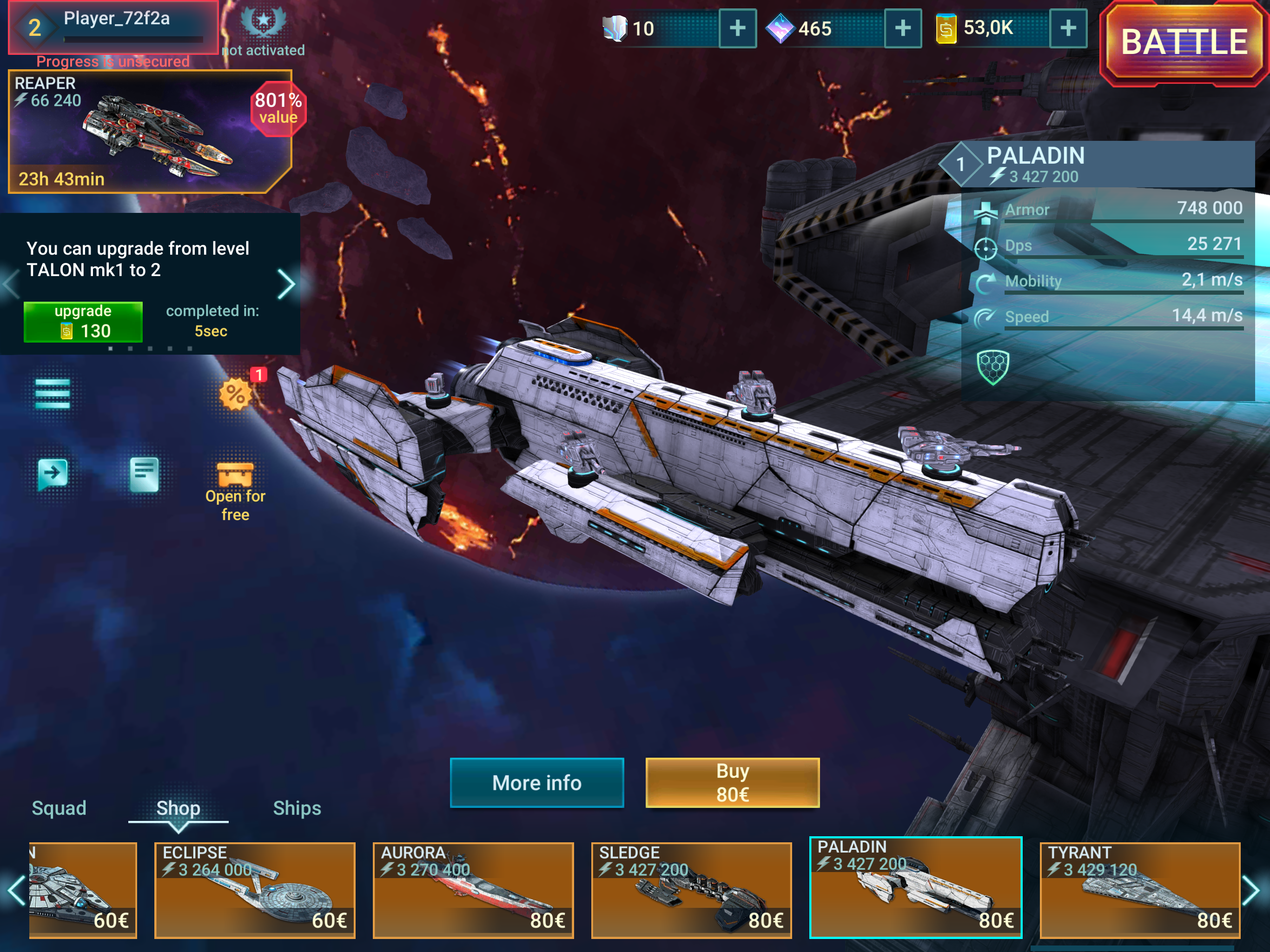Choose the SLEDGE ship card
The height and width of the screenshot is (952, 1270).
[691, 890]
